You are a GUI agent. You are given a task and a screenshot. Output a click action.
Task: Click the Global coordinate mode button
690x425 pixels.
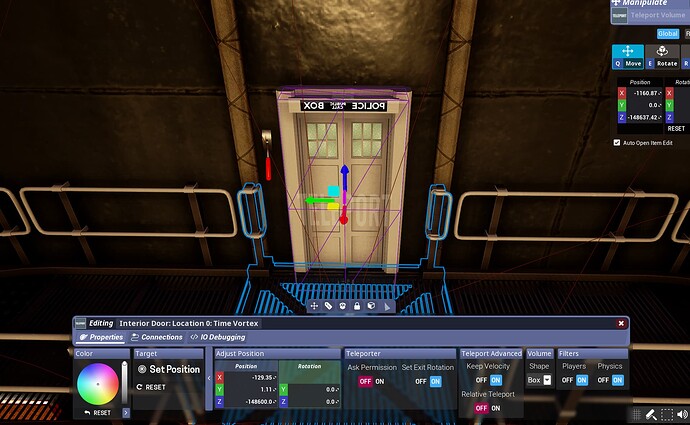(x=667, y=33)
